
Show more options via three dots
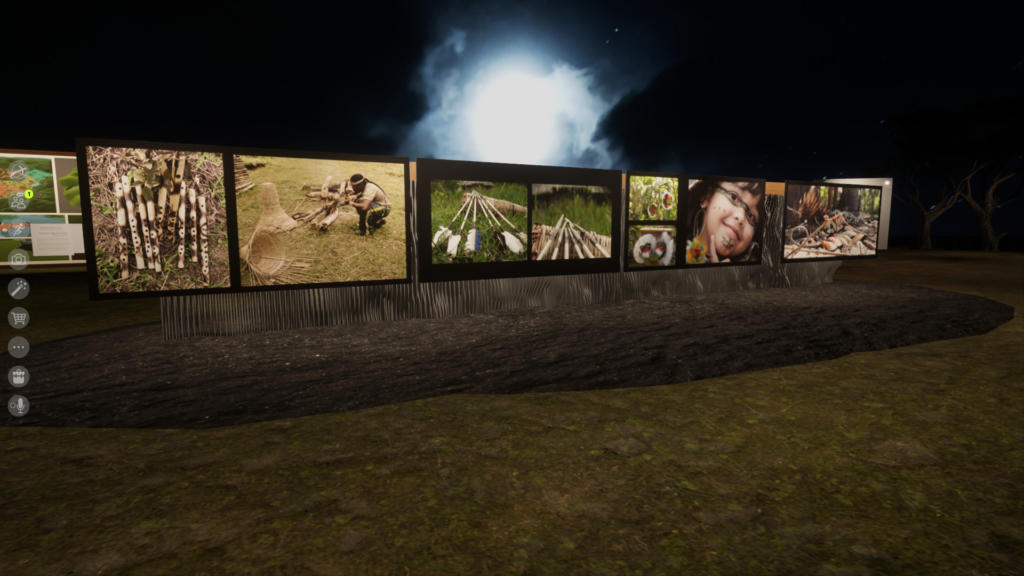pyautogui.click(x=18, y=347)
